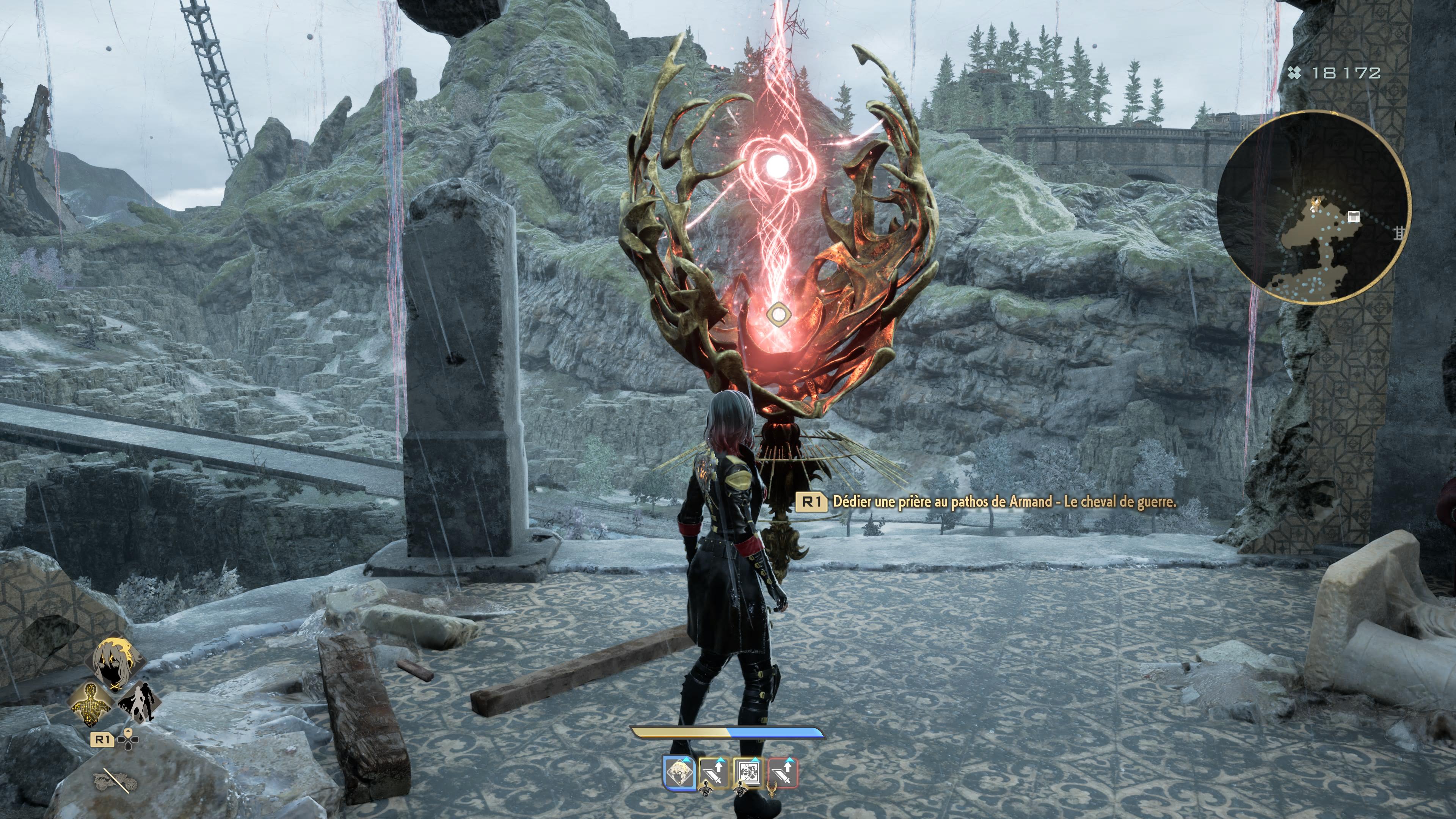1456x819 pixels.
Task: Select the fist shattering buff icon
Action: [x=748, y=773]
